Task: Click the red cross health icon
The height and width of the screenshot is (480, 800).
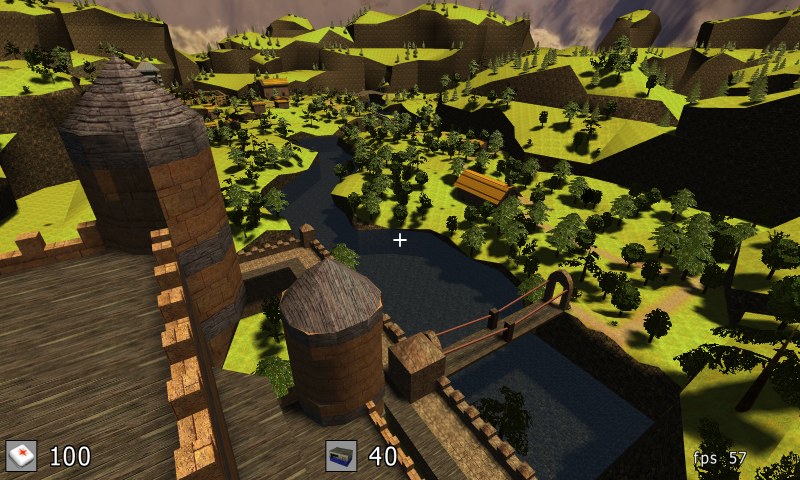Action: [x=21, y=456]
